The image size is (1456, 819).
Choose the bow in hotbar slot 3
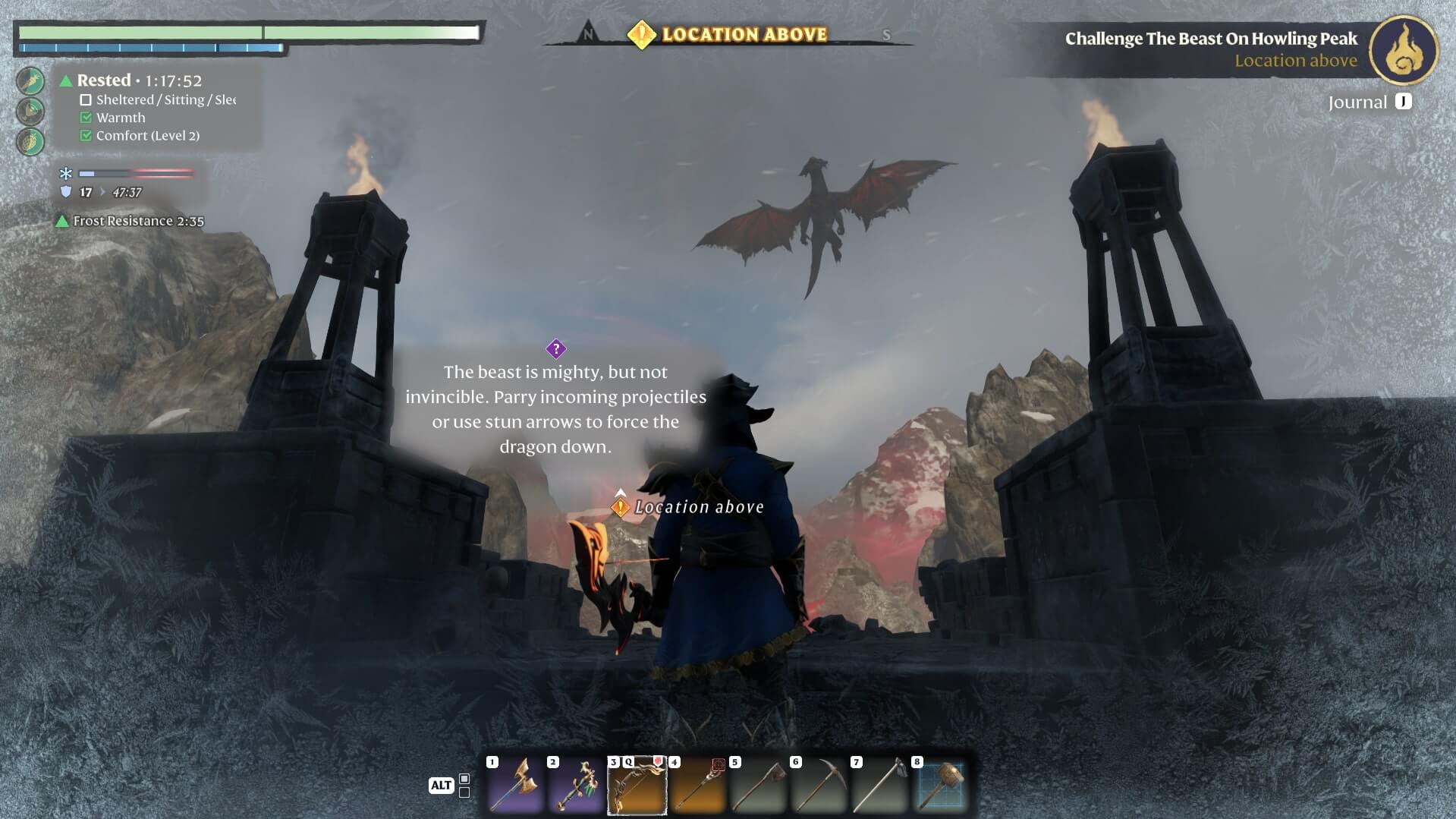(x=637, y=785)
